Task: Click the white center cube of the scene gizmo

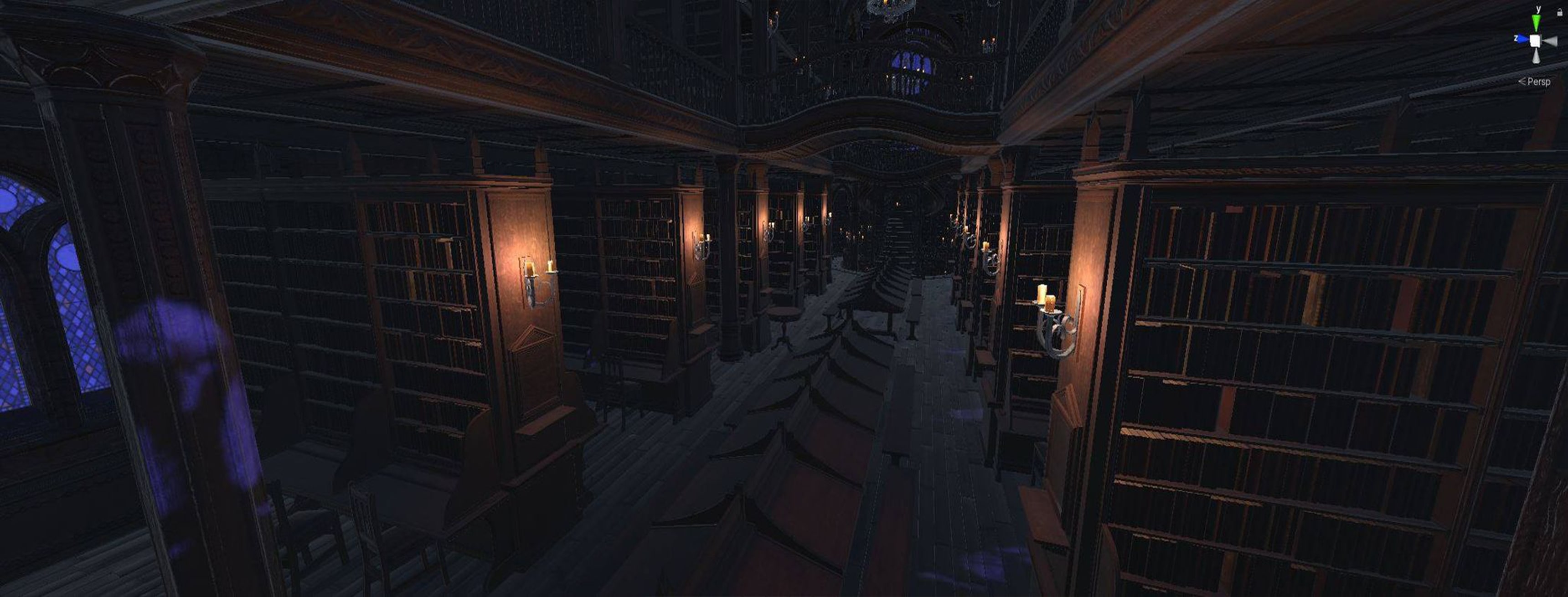Action: pyautogui.click(x=1536, y=41)
